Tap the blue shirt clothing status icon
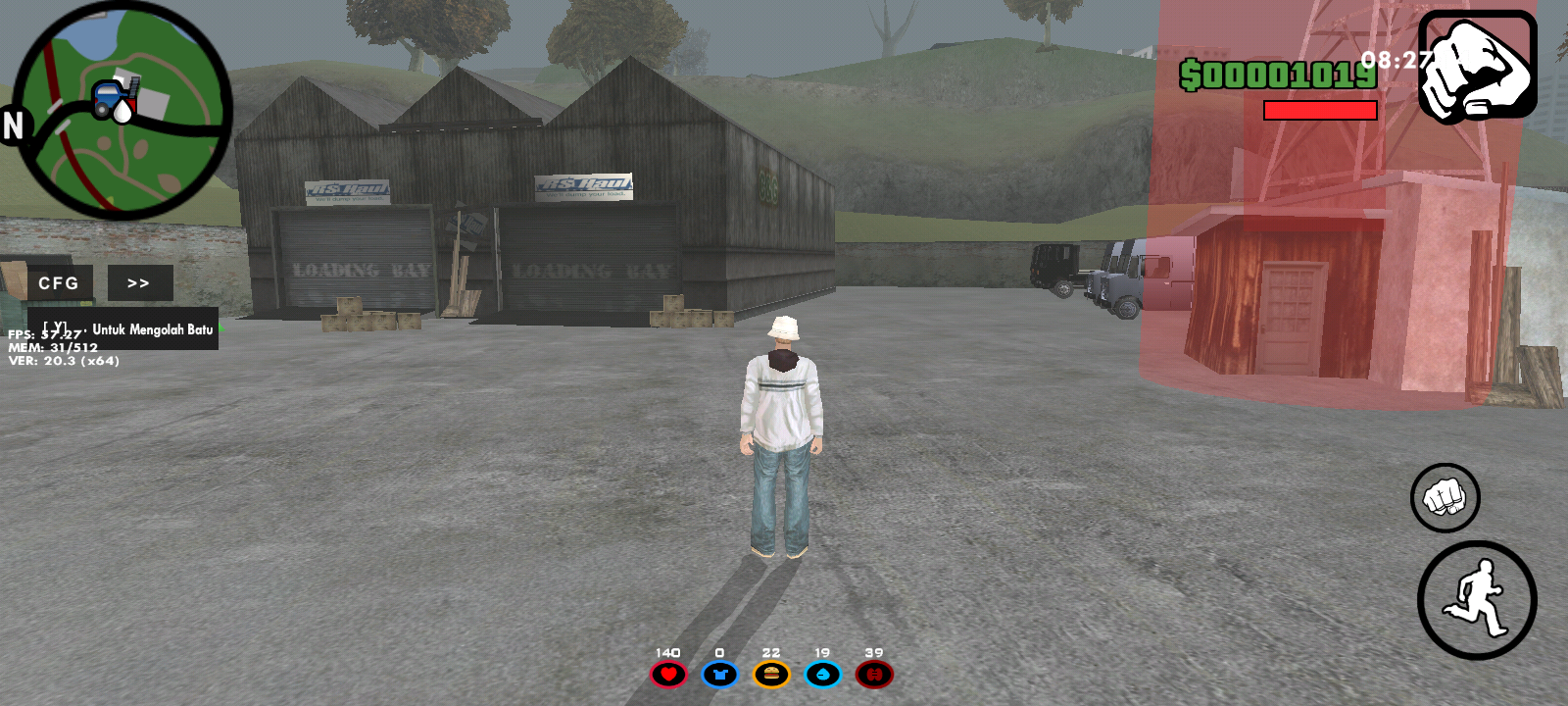 (719, 674)
